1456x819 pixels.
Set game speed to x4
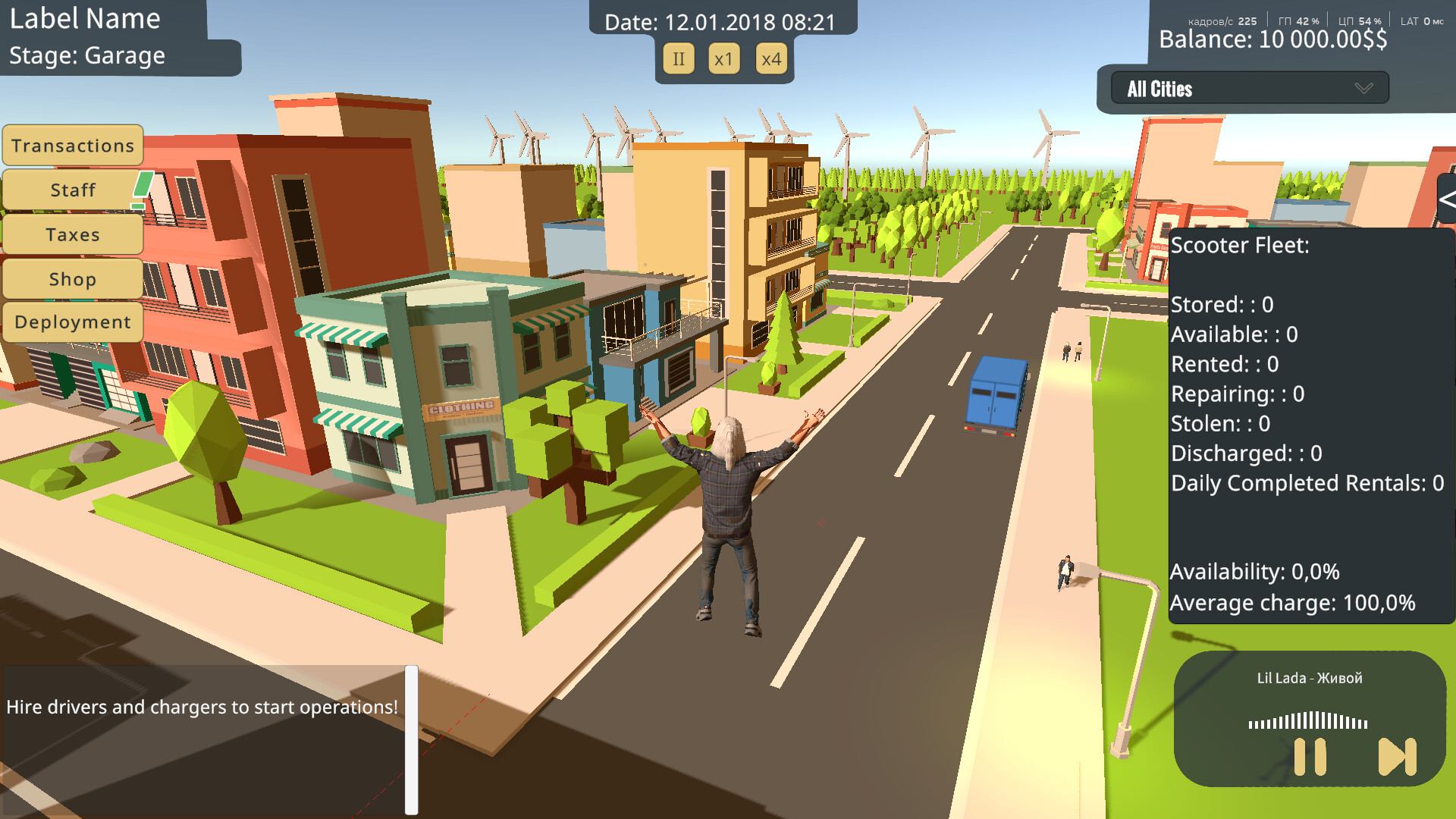click(771, 59)
